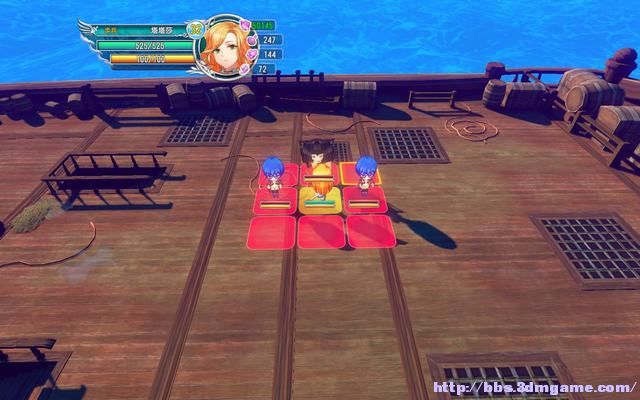The height and width of the screenshot is (400, 640).
Task: Pick the red tile directly below the yellow tile
Action: (x=321, y=232)
